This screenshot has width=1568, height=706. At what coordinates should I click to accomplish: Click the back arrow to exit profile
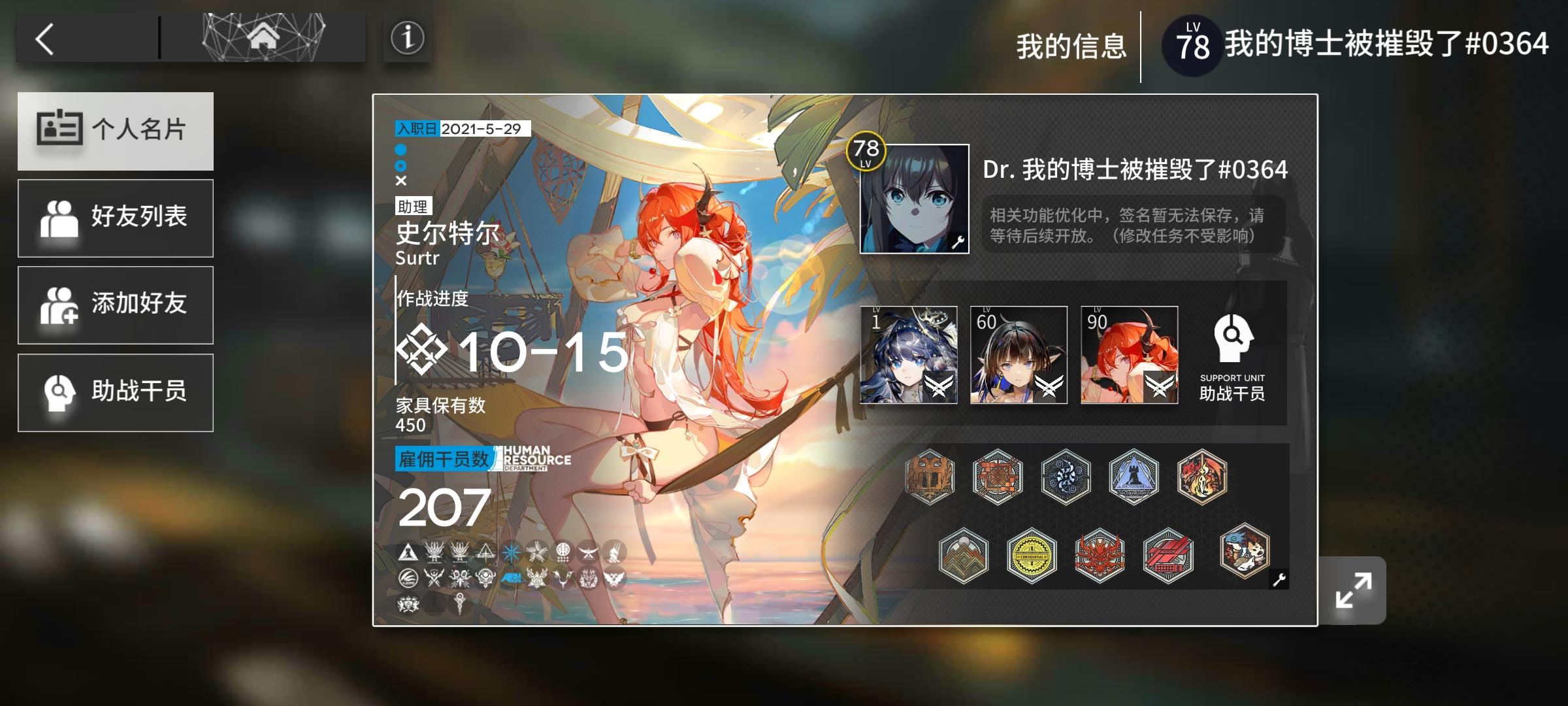click(x=46, y=39)
